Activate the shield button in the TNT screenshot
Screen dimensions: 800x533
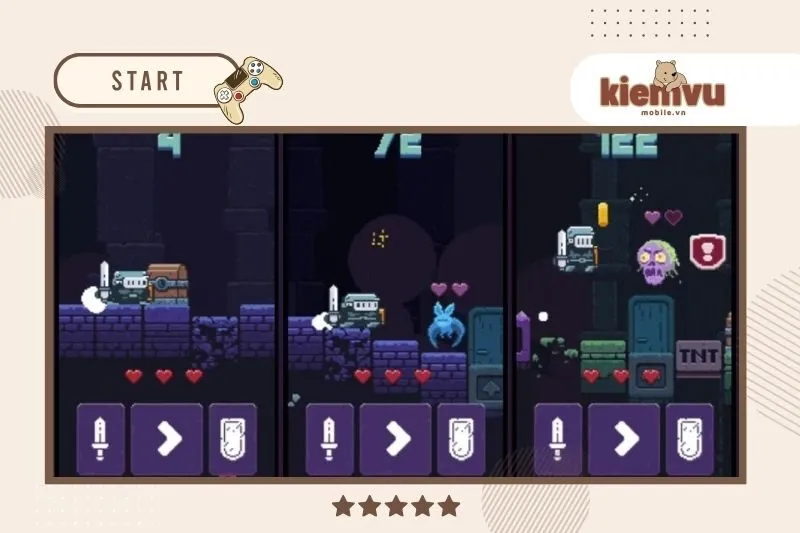pyautogui.click(x=689, y=439)
